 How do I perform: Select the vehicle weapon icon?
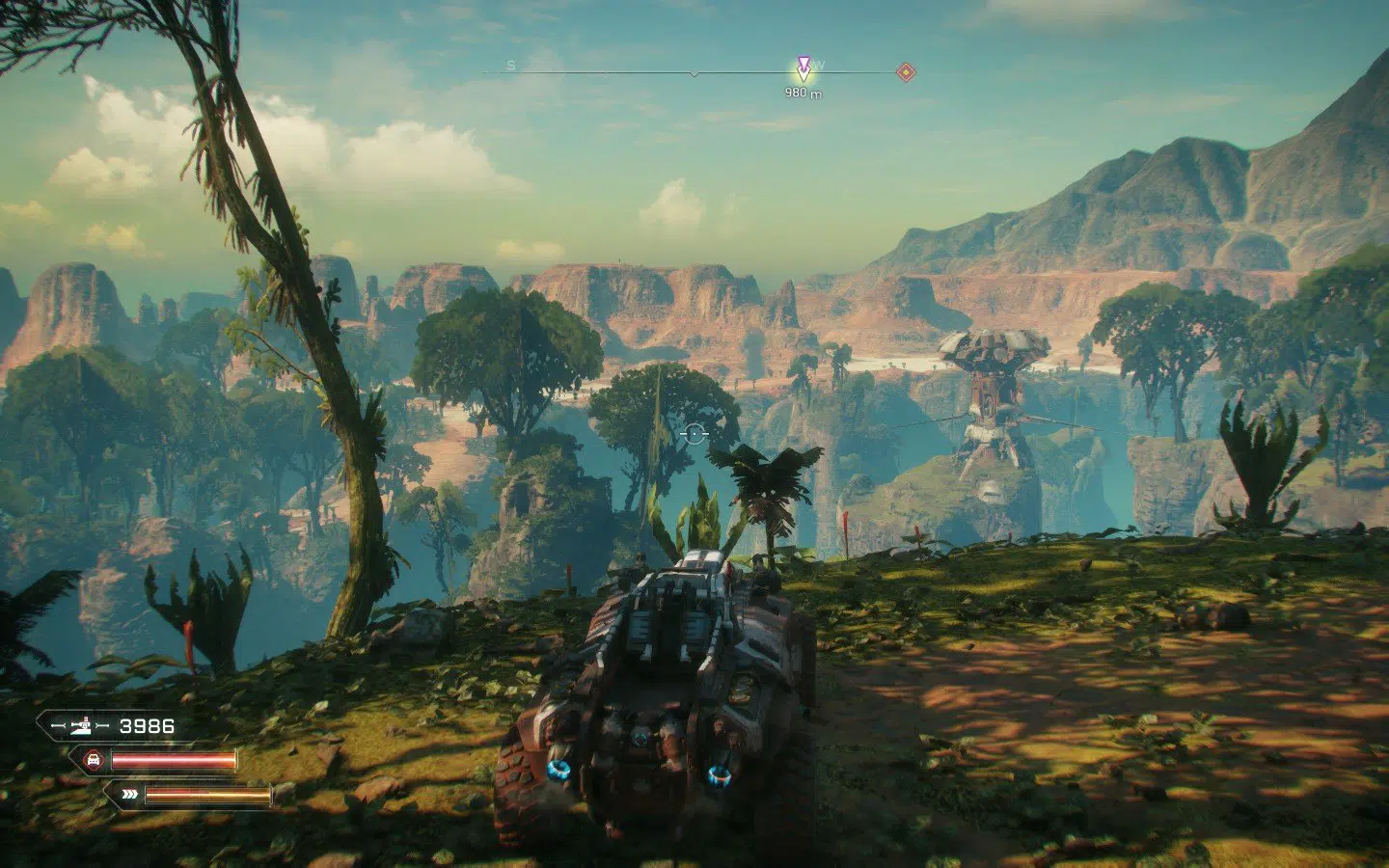click(x=78, y=725)
